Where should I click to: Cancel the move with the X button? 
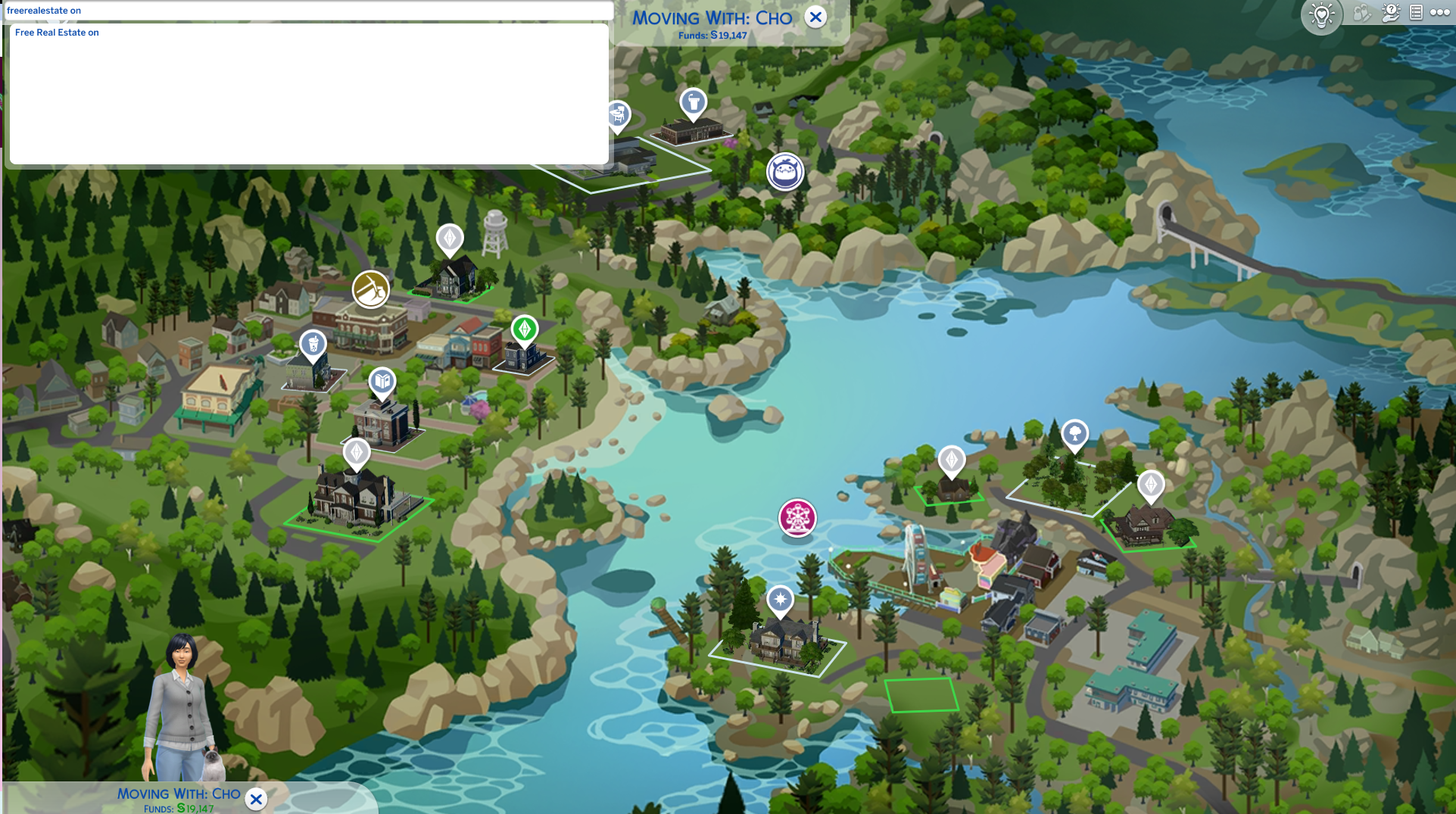pos(816,17)
